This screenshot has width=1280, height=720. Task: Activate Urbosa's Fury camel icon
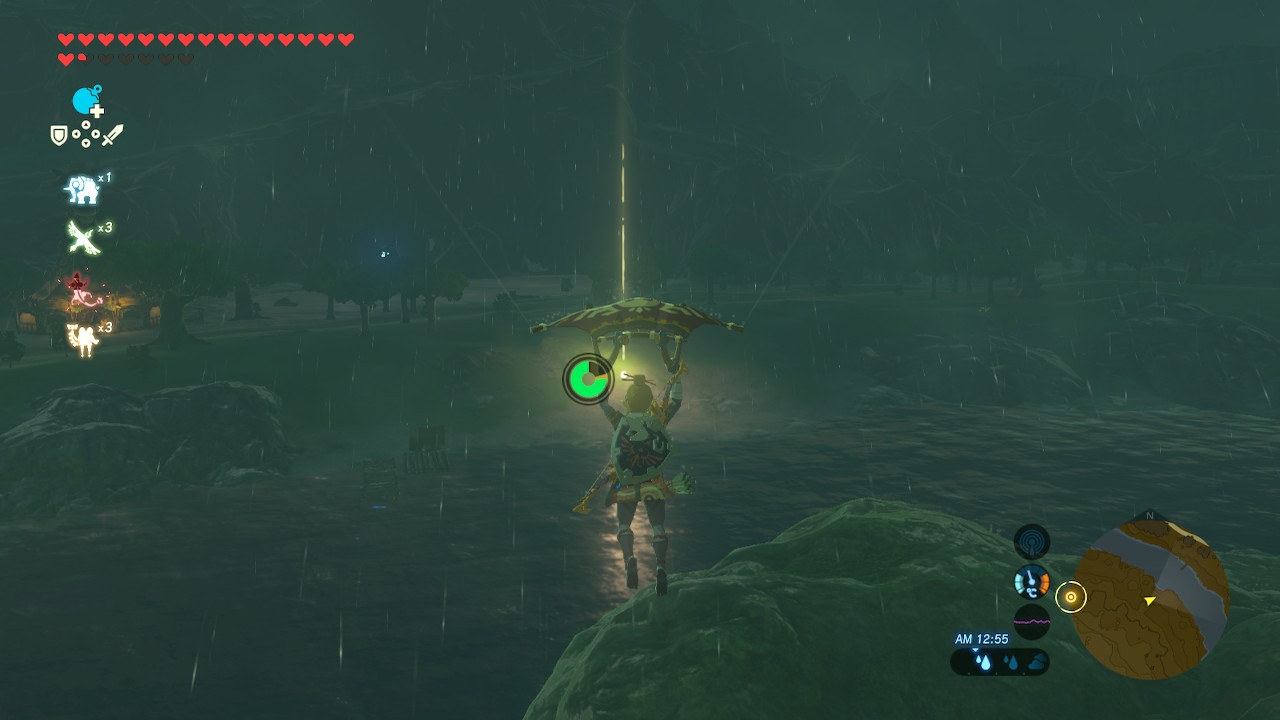click(x=82, y=339)
